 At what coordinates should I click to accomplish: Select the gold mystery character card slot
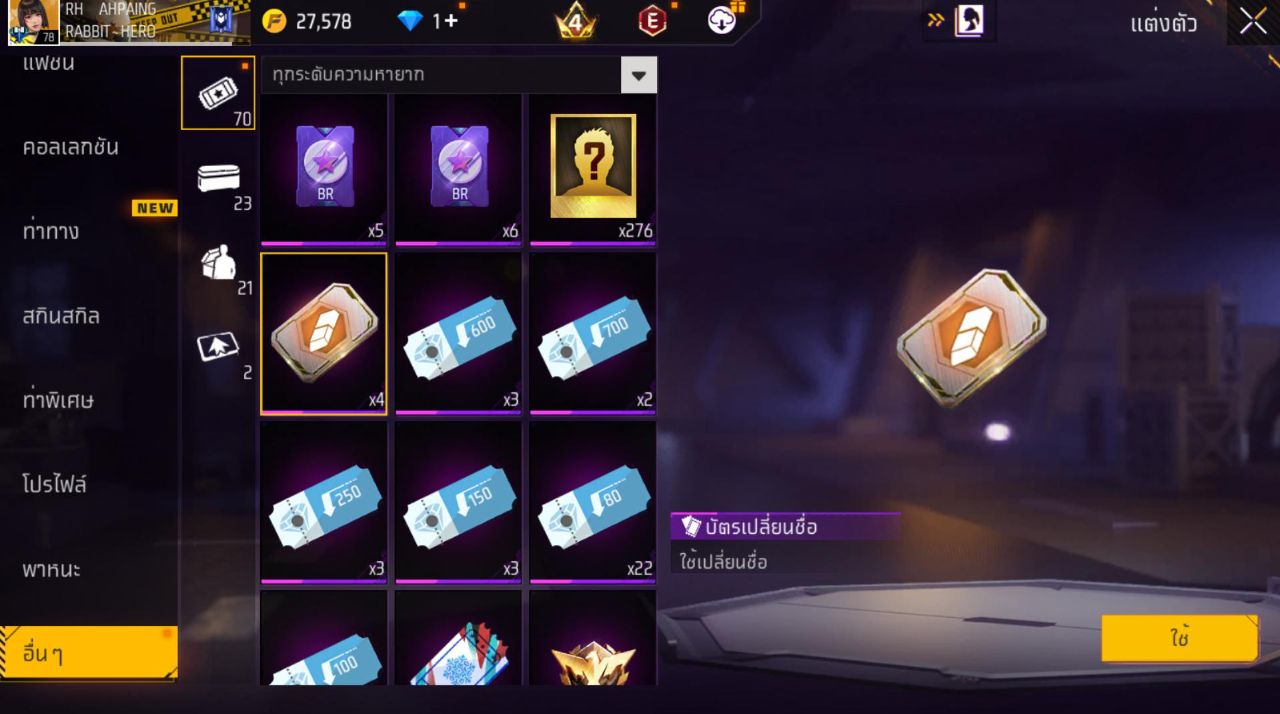pos(593,168)
